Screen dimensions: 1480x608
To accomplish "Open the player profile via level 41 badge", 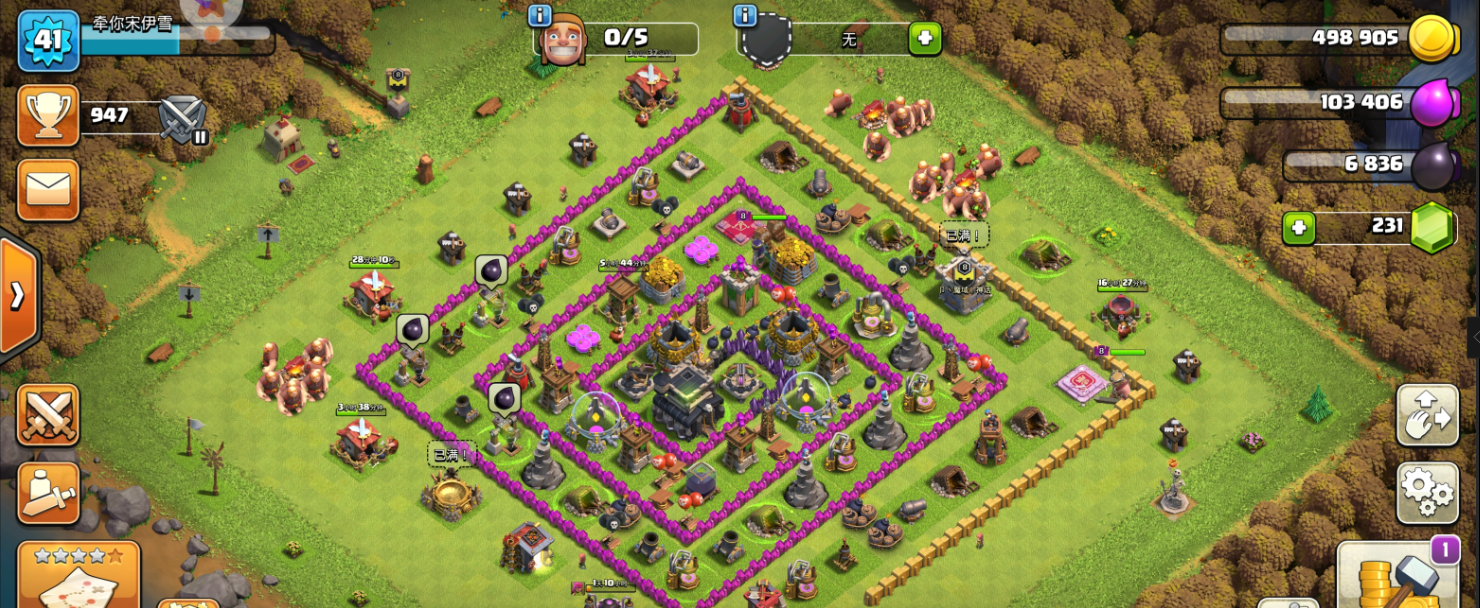I will (x=48, y=40).
